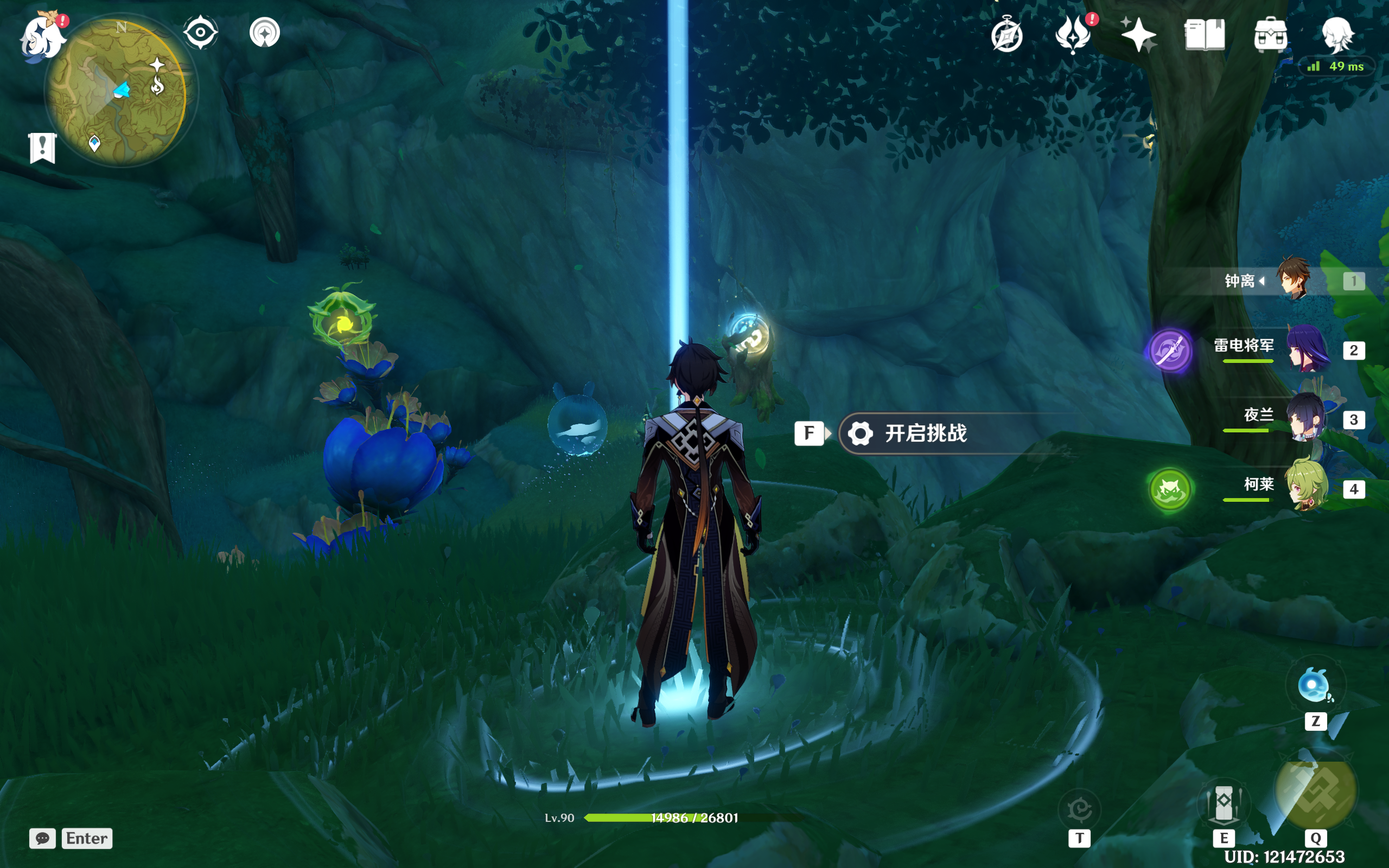This screenshot has width=1389, height=868.
Task: Open the adventurer handbook book icon
Action: (x=1204, y=34)
